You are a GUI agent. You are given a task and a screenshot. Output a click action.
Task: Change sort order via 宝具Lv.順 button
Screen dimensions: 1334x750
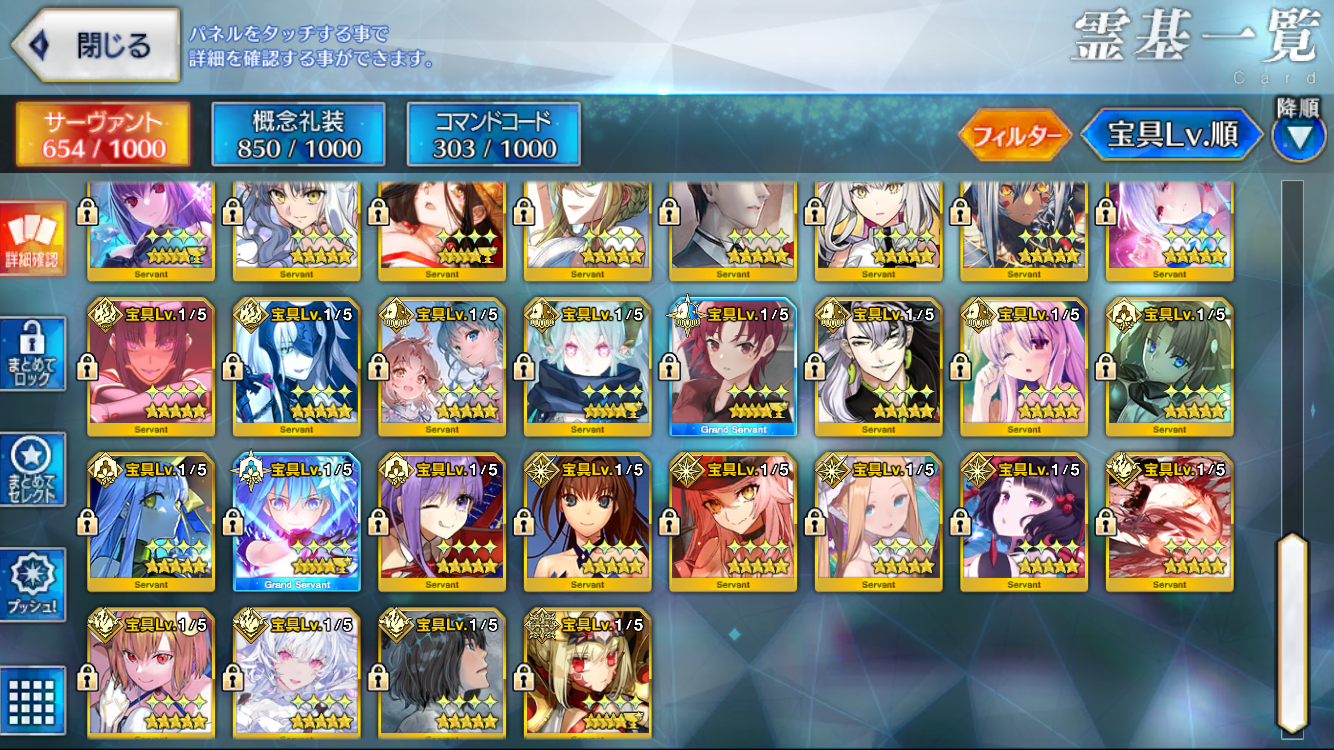pyautogui.click(x=1171, y=136)
